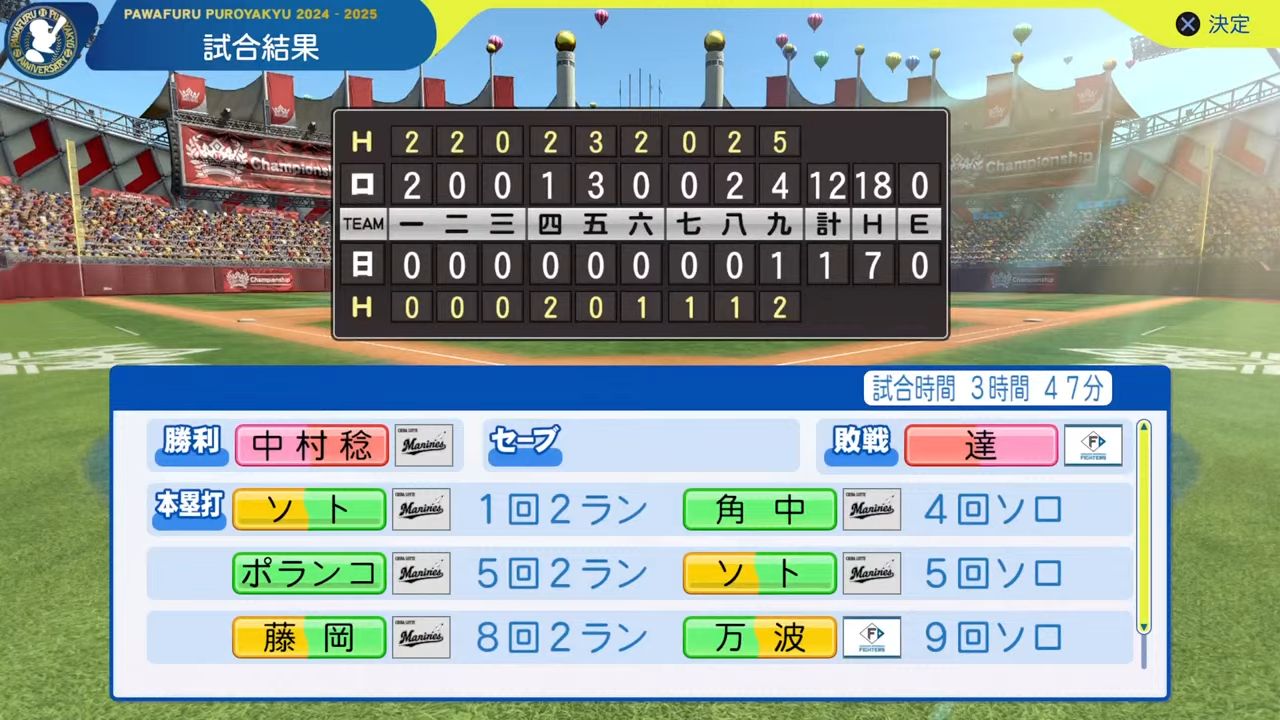Select the Marines emblem beside ポランコ

point(422,573)
